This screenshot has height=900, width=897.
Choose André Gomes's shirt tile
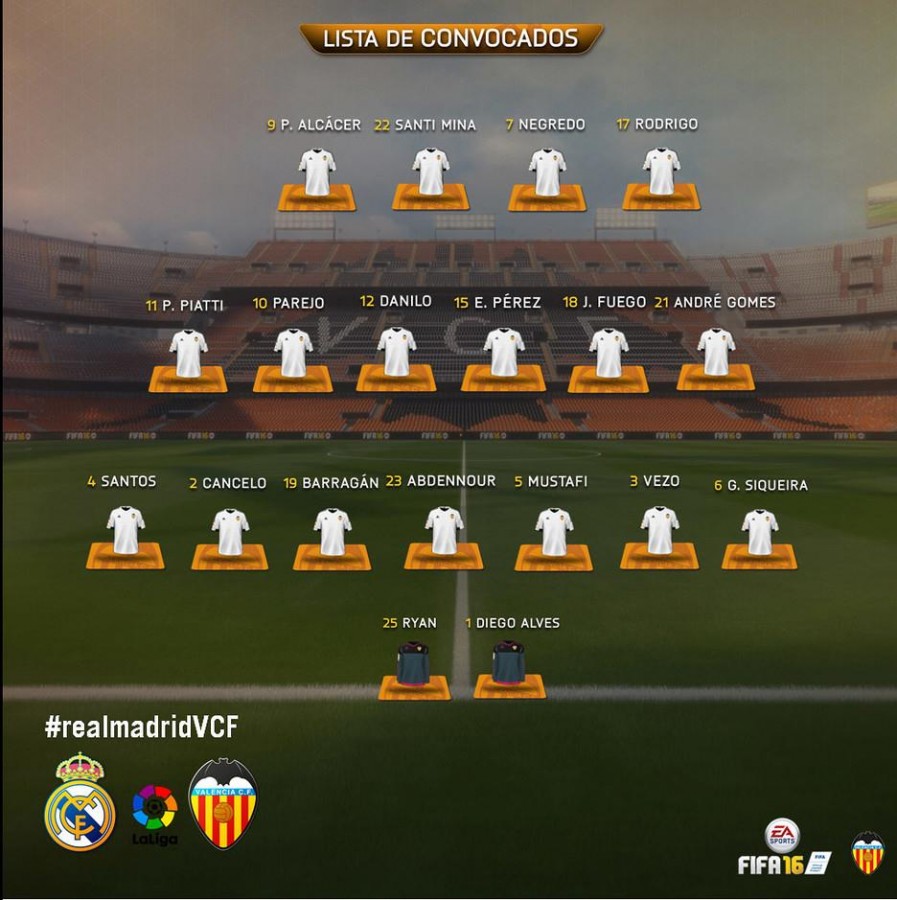coord(716,352)
